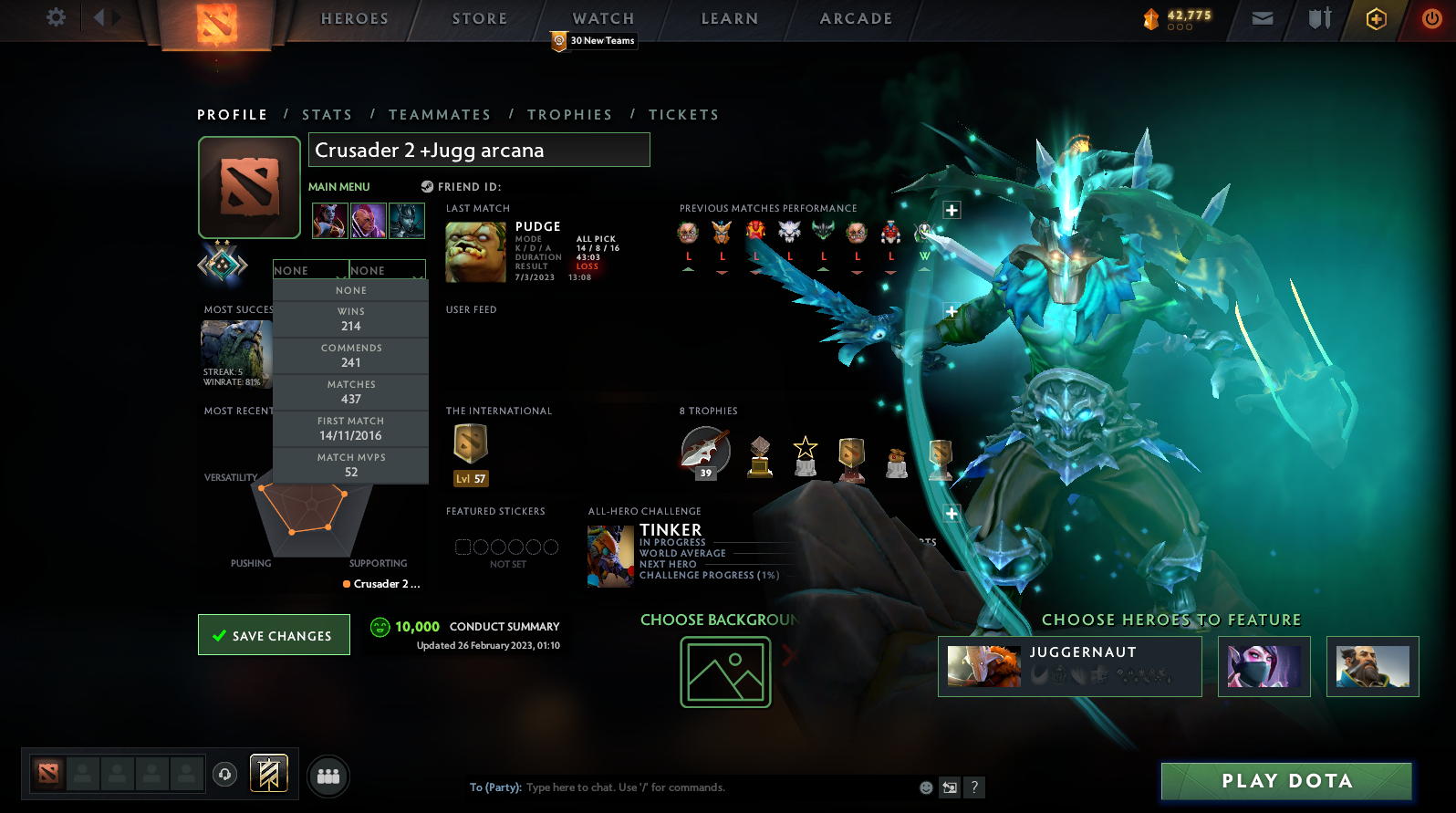This screenshot has width=1456, height=813.
Task: Open Dota Plus with the golden hexagon icon
Action: point(1376,17)
